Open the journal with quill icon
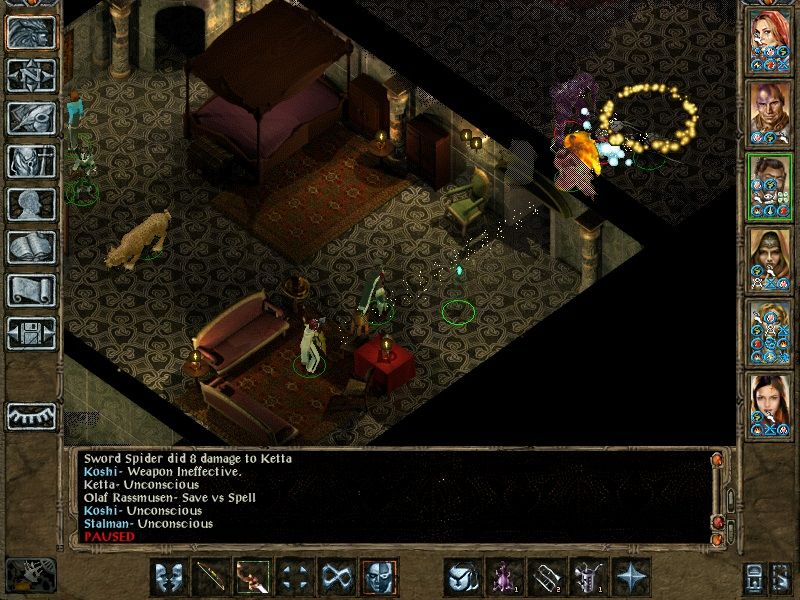 31,118
